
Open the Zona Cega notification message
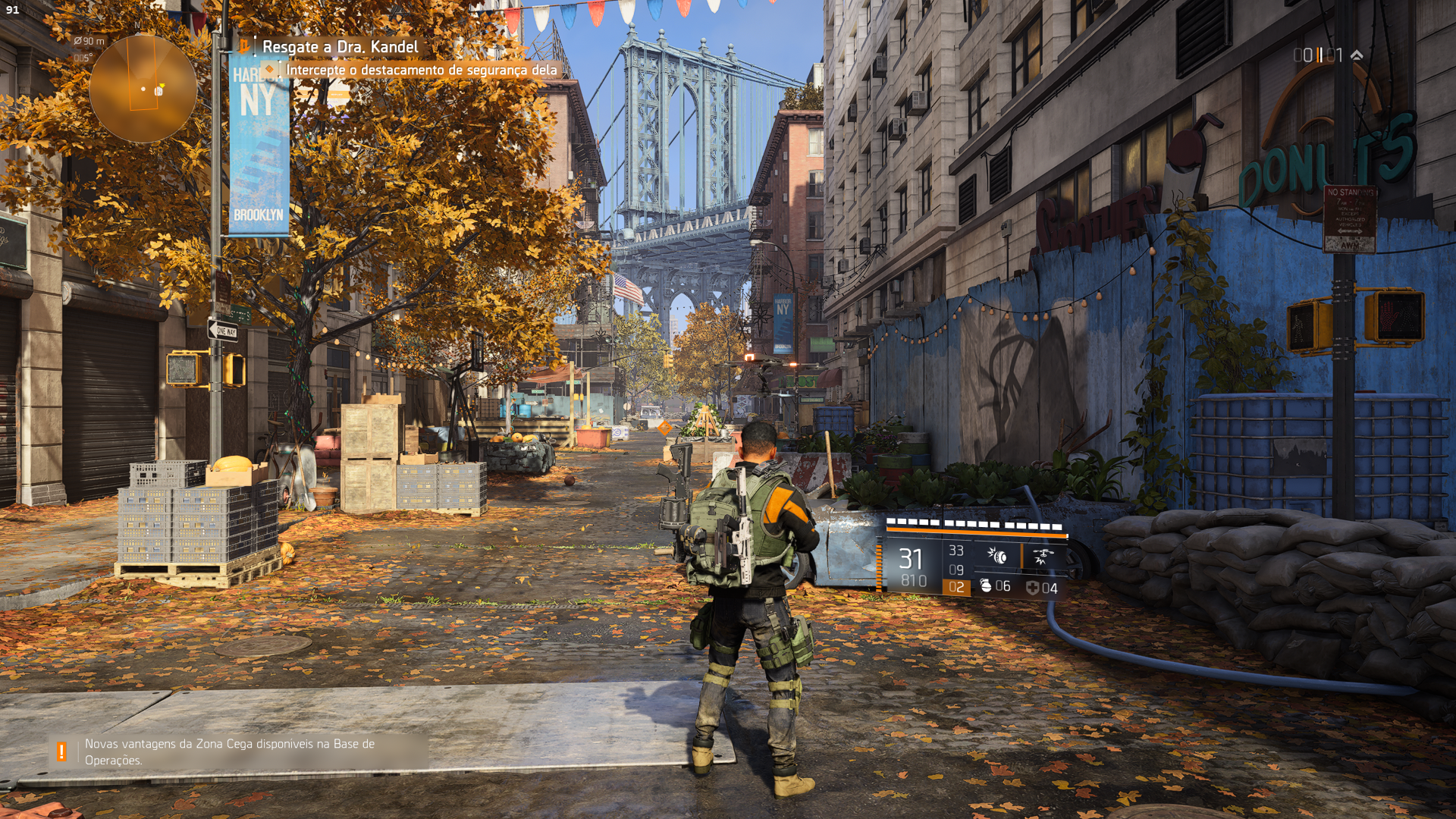tap(230, 752)
